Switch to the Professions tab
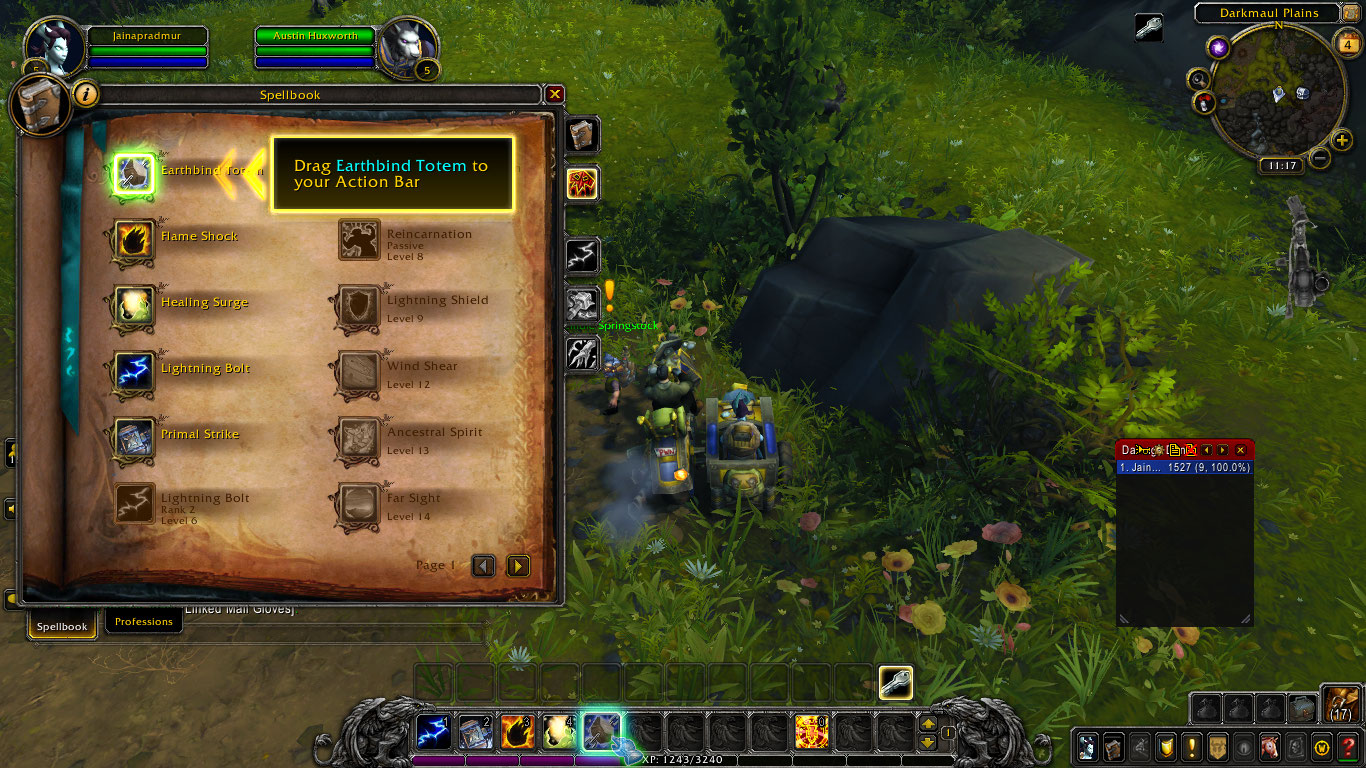The image size is (1366, 768). (143, 620)
